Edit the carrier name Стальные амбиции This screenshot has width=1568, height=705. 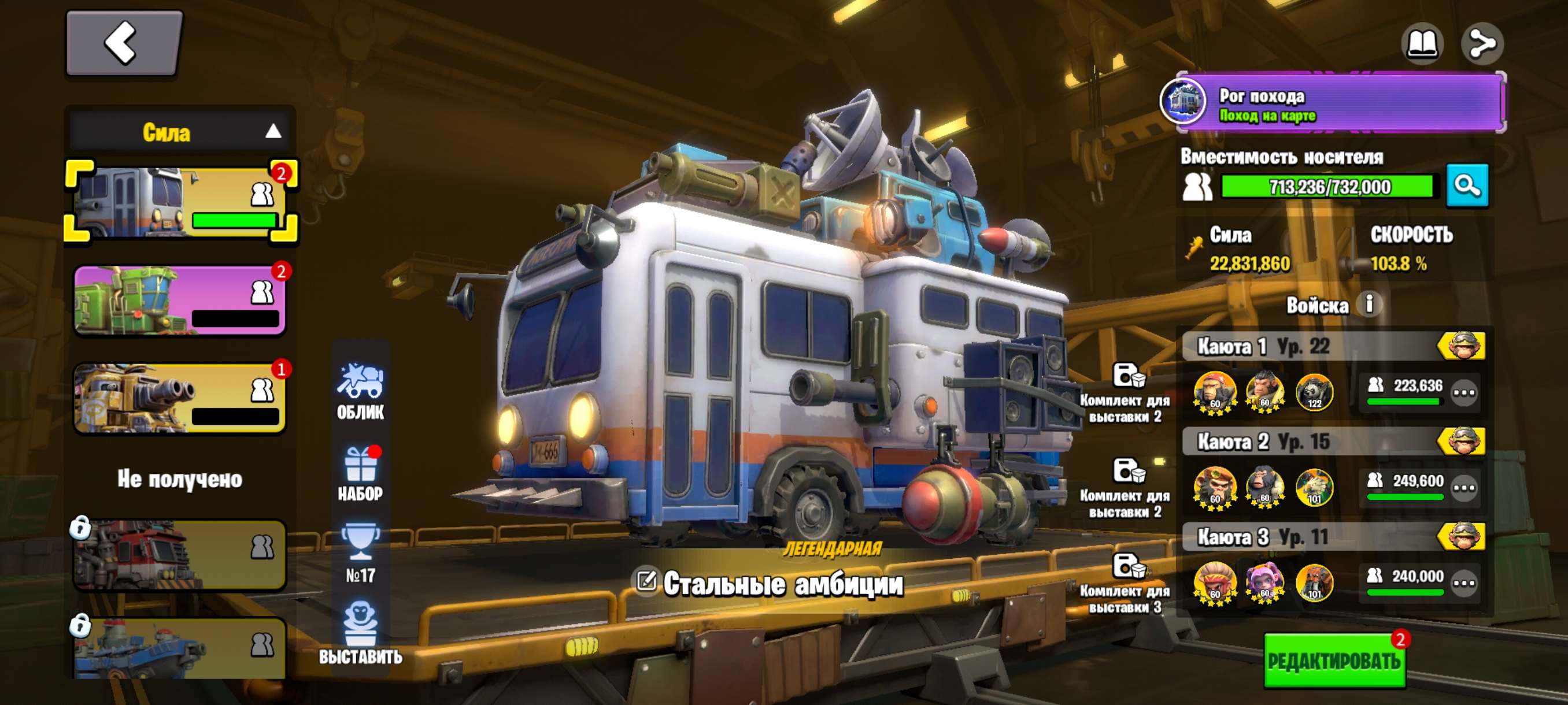click(x=646, y=581)
